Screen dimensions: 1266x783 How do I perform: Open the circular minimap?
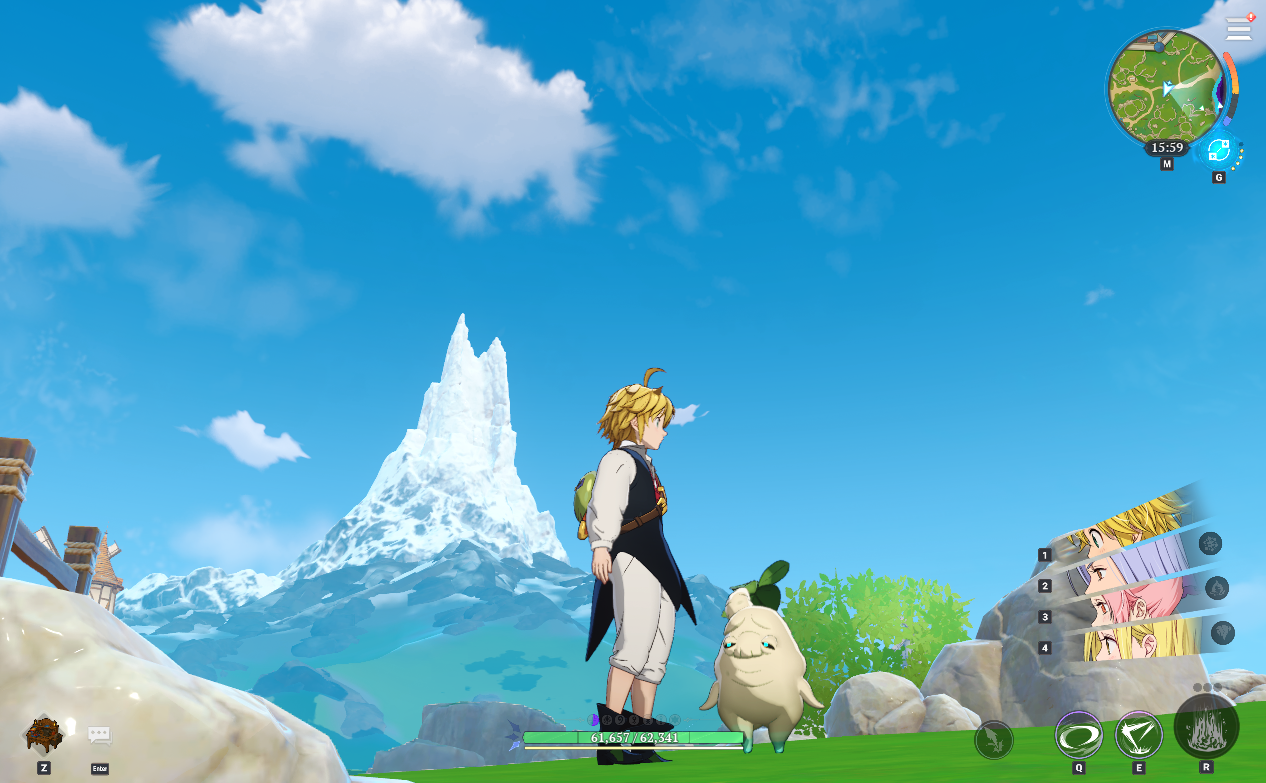coord(1165,87)
